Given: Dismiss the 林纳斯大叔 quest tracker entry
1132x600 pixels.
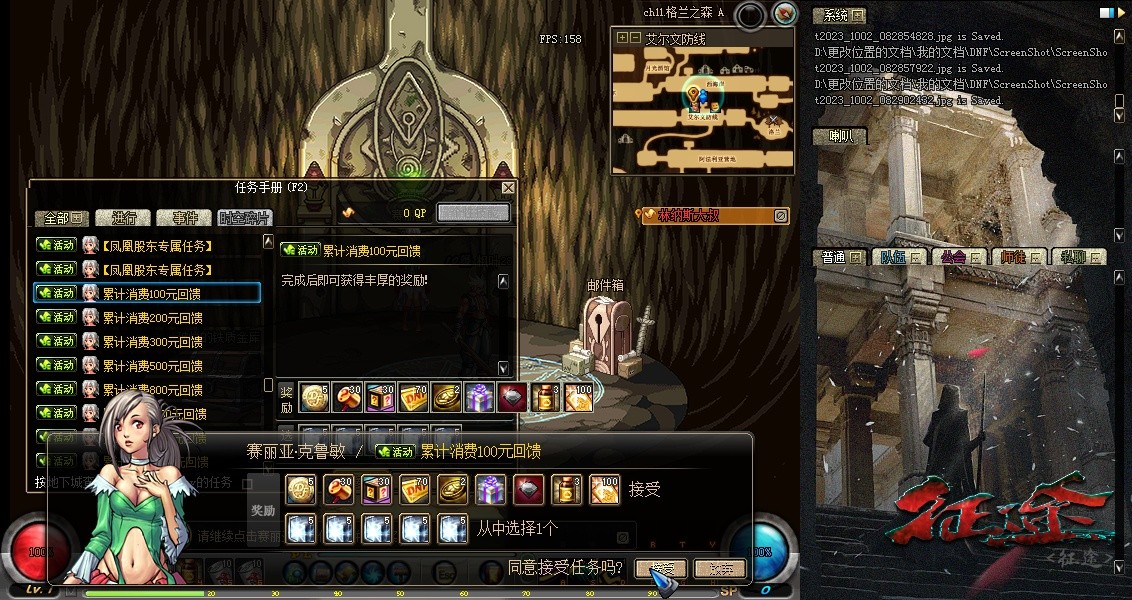Looking at the screenshot, I should 781,215.
